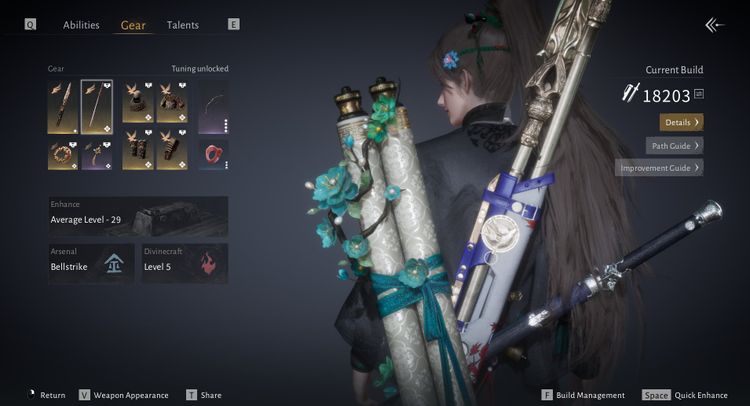Activate Quick Enhance

click(690, 395)
